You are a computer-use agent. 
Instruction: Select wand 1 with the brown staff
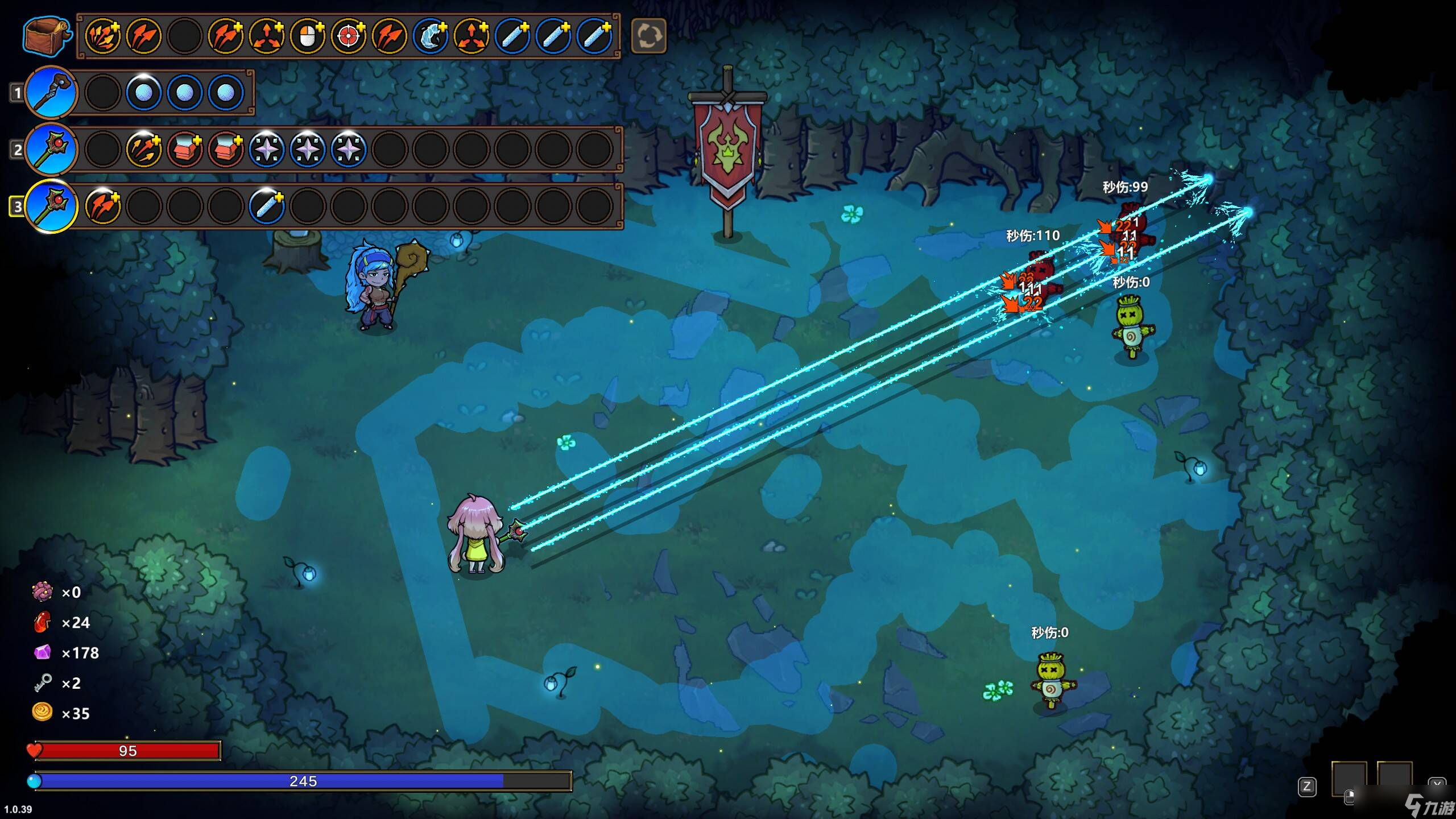click(51, 92)
